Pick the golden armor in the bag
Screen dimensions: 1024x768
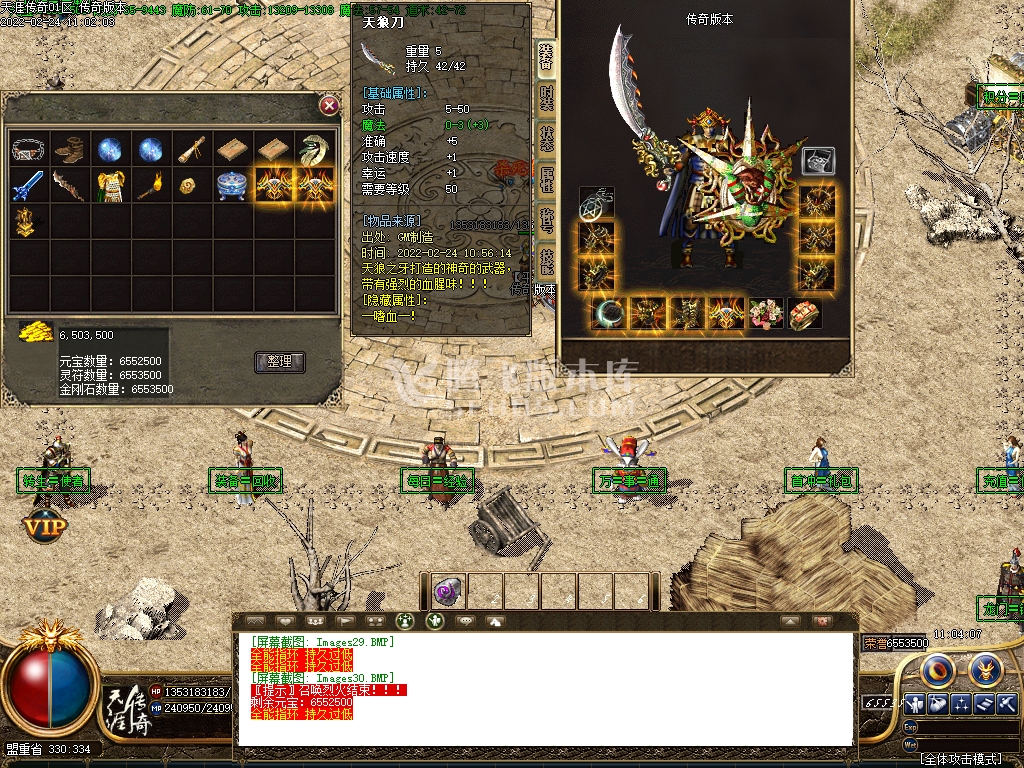point(109,186)
